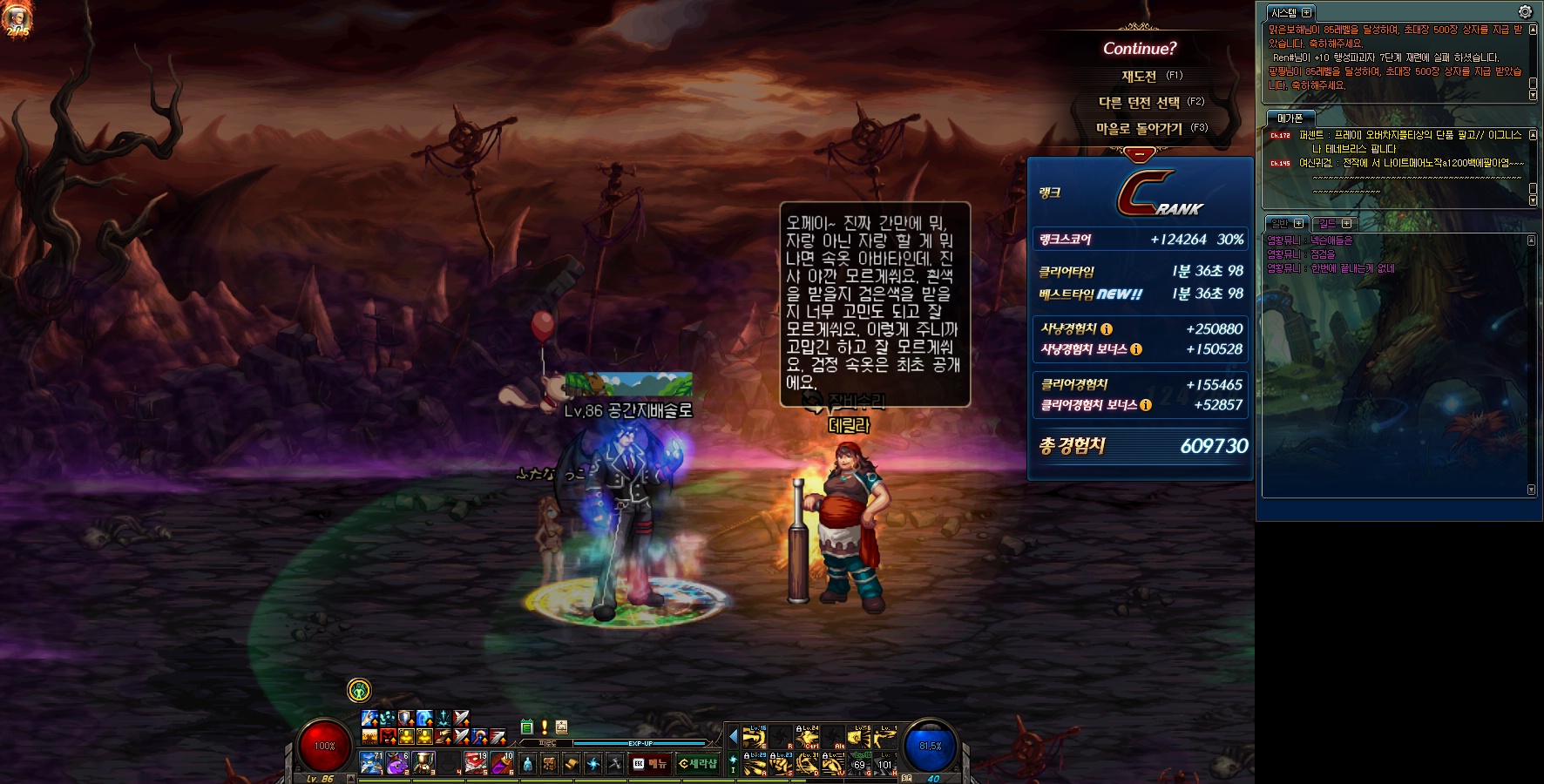Viewport: 1544px width, 784px height.
Task: Open the inventory chest icon
Action: pyautogui.click(x=550, y=764)
